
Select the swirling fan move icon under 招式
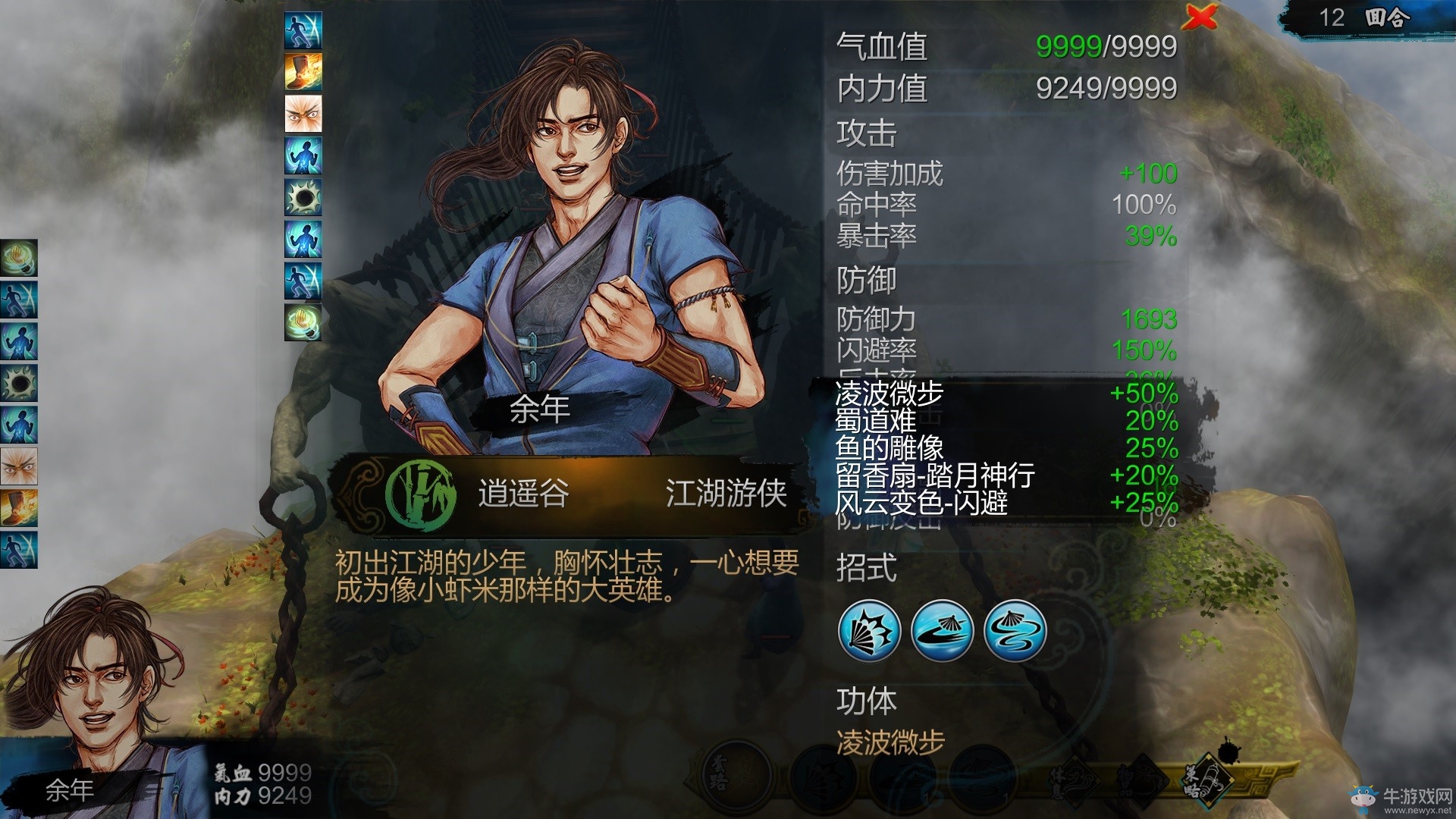[1015, 633]
